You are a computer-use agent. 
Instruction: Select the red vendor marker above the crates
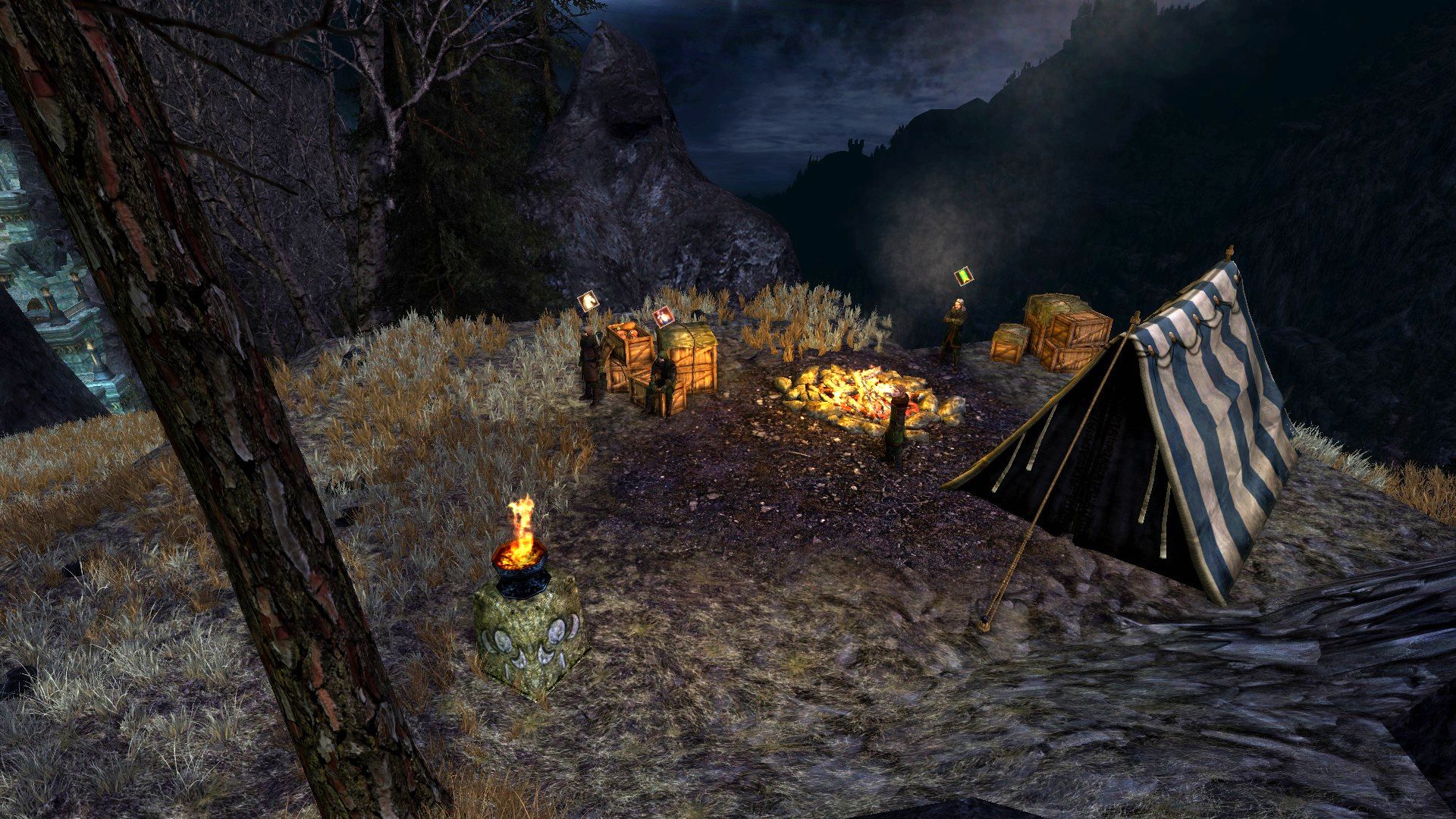click(x=663, y=315)
